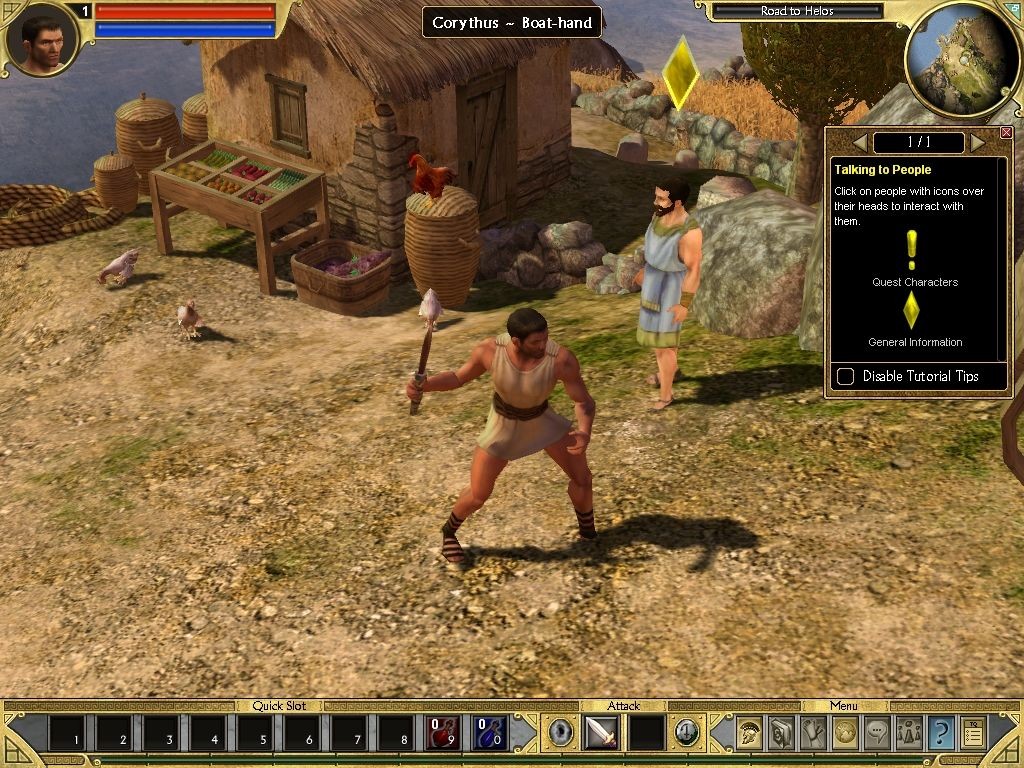Click the weapon swap button numbered 1
1024x768 pixels.
pos(686,733)
